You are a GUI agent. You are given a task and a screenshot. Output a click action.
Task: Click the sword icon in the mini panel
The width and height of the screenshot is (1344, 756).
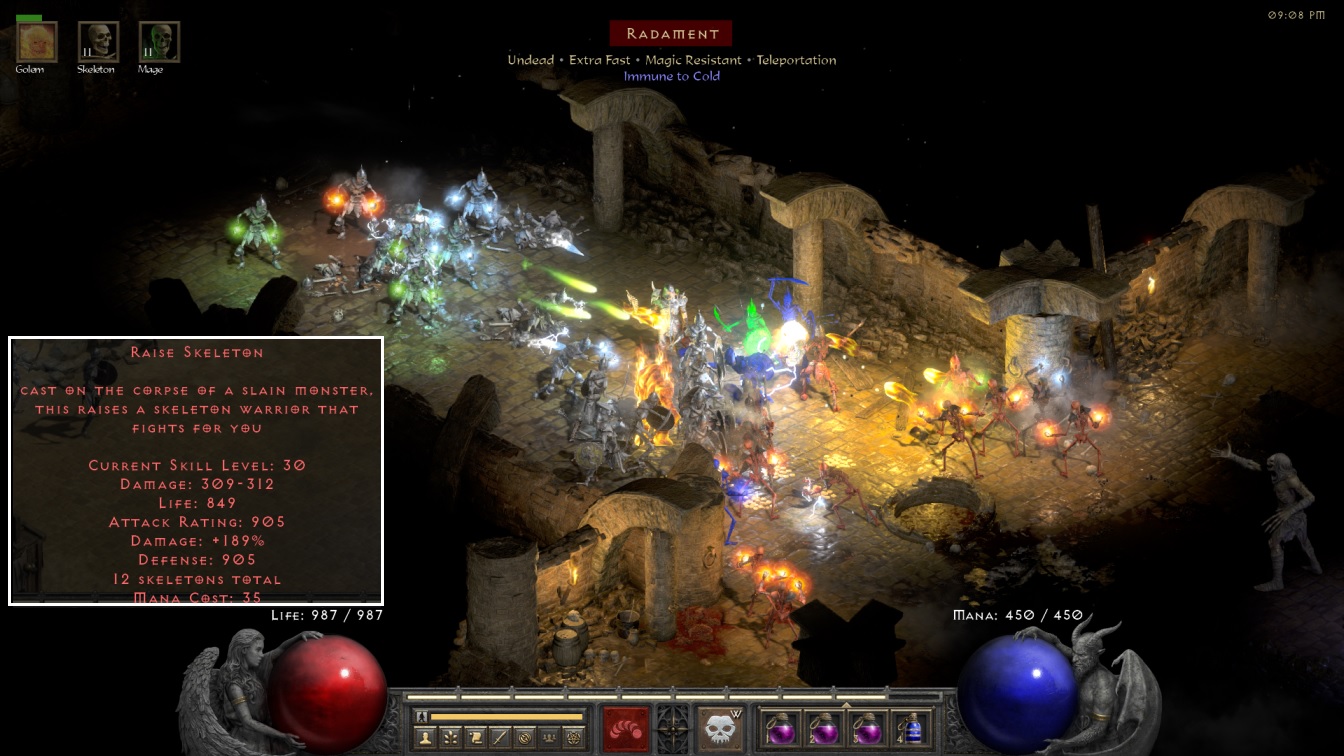pos(499,738)
